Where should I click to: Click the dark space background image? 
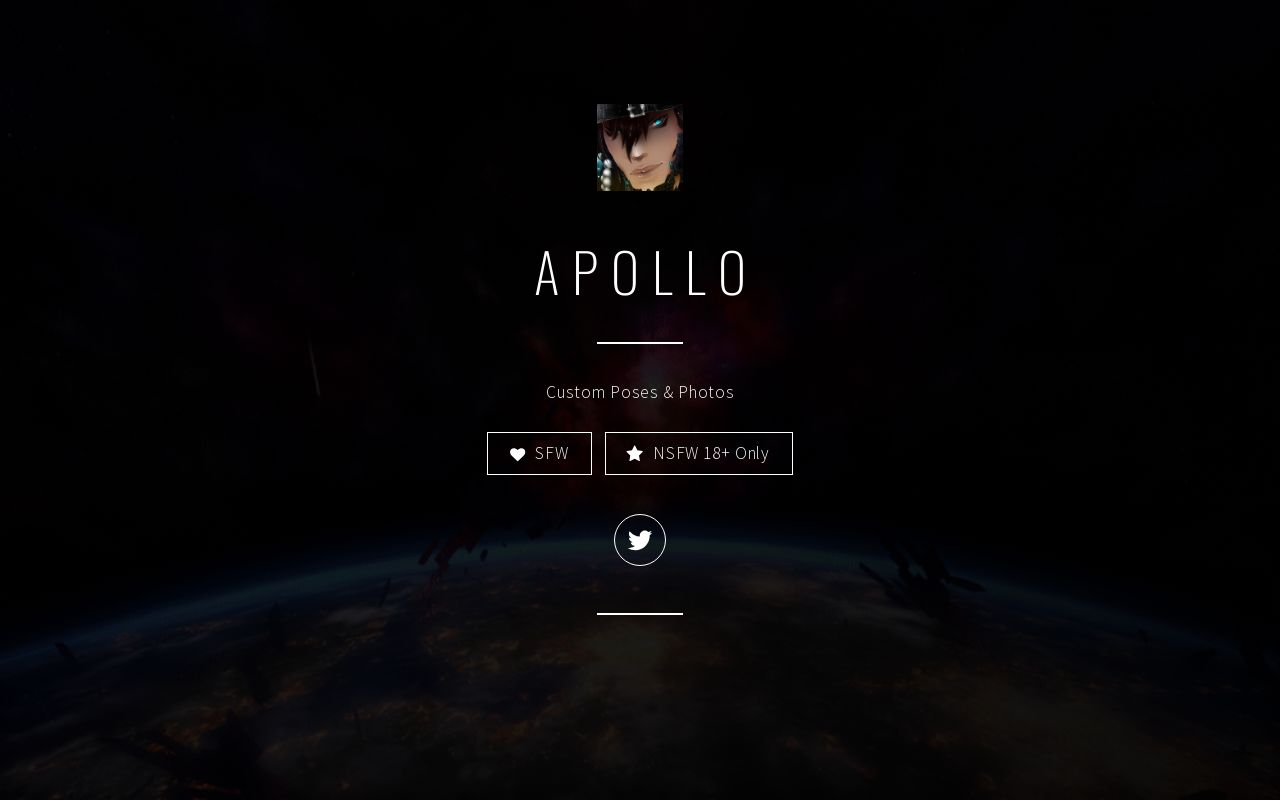coord(200,700)
